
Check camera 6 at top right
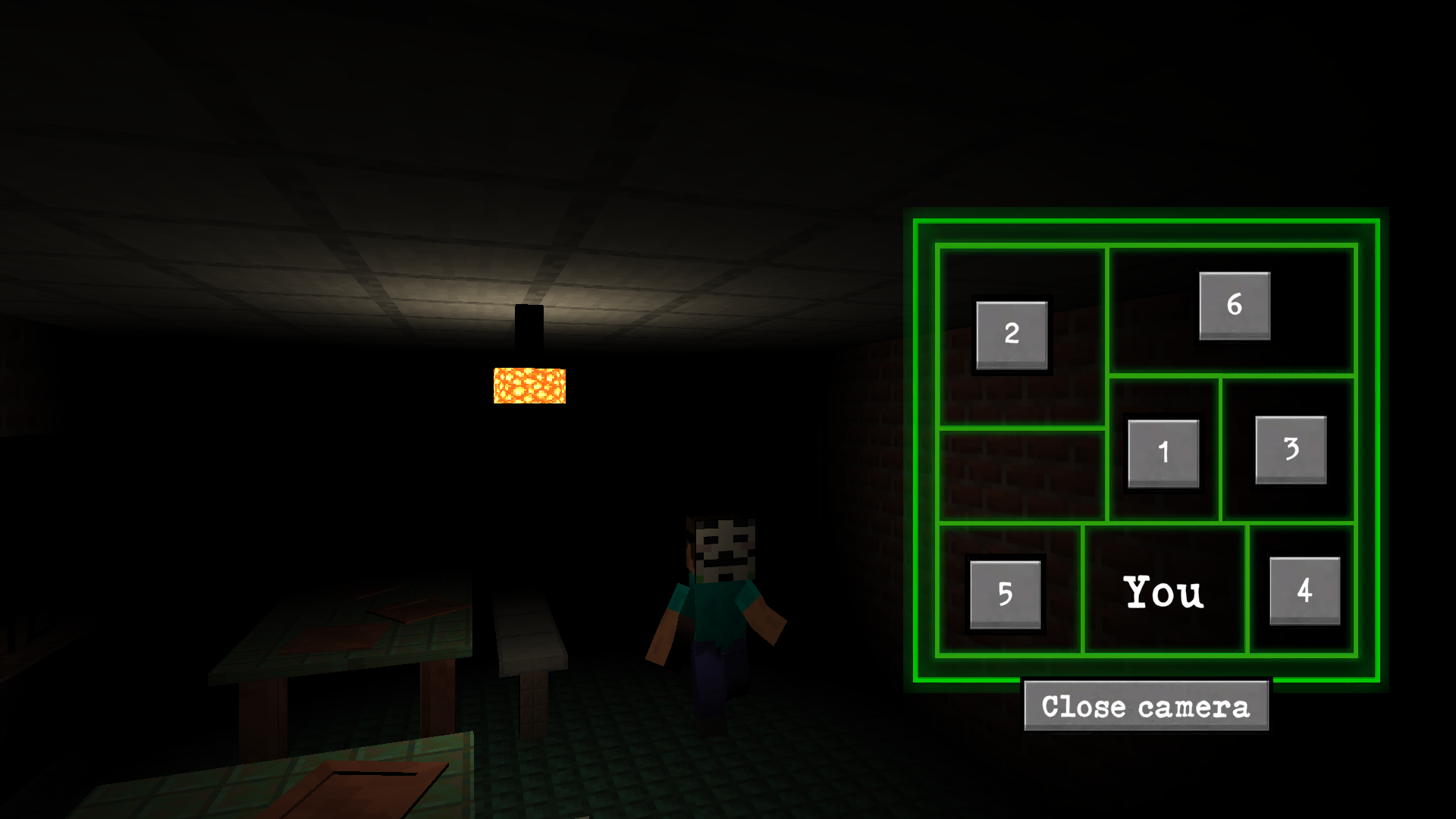(1235, 306)
